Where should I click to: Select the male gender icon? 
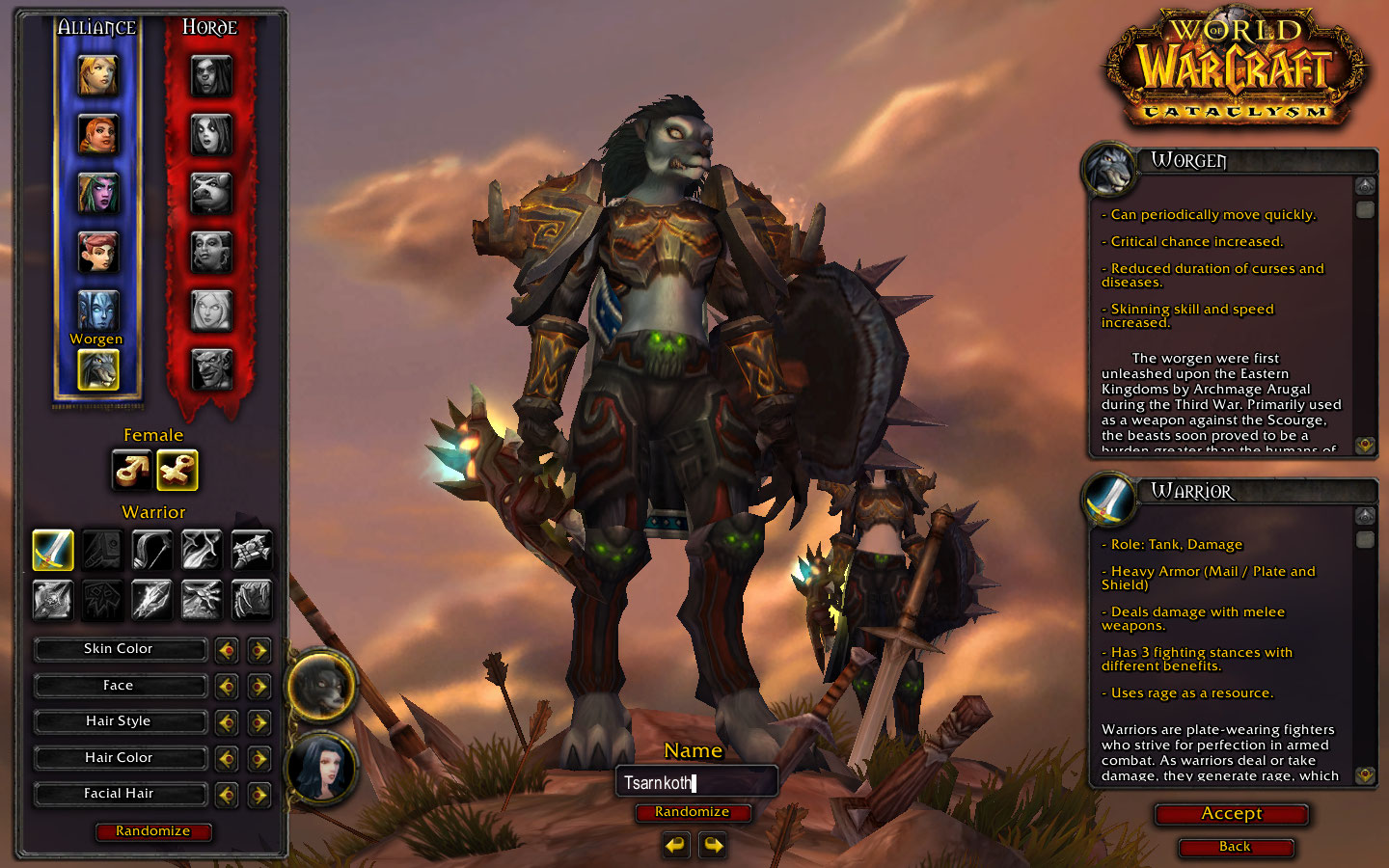coord(131,470)
